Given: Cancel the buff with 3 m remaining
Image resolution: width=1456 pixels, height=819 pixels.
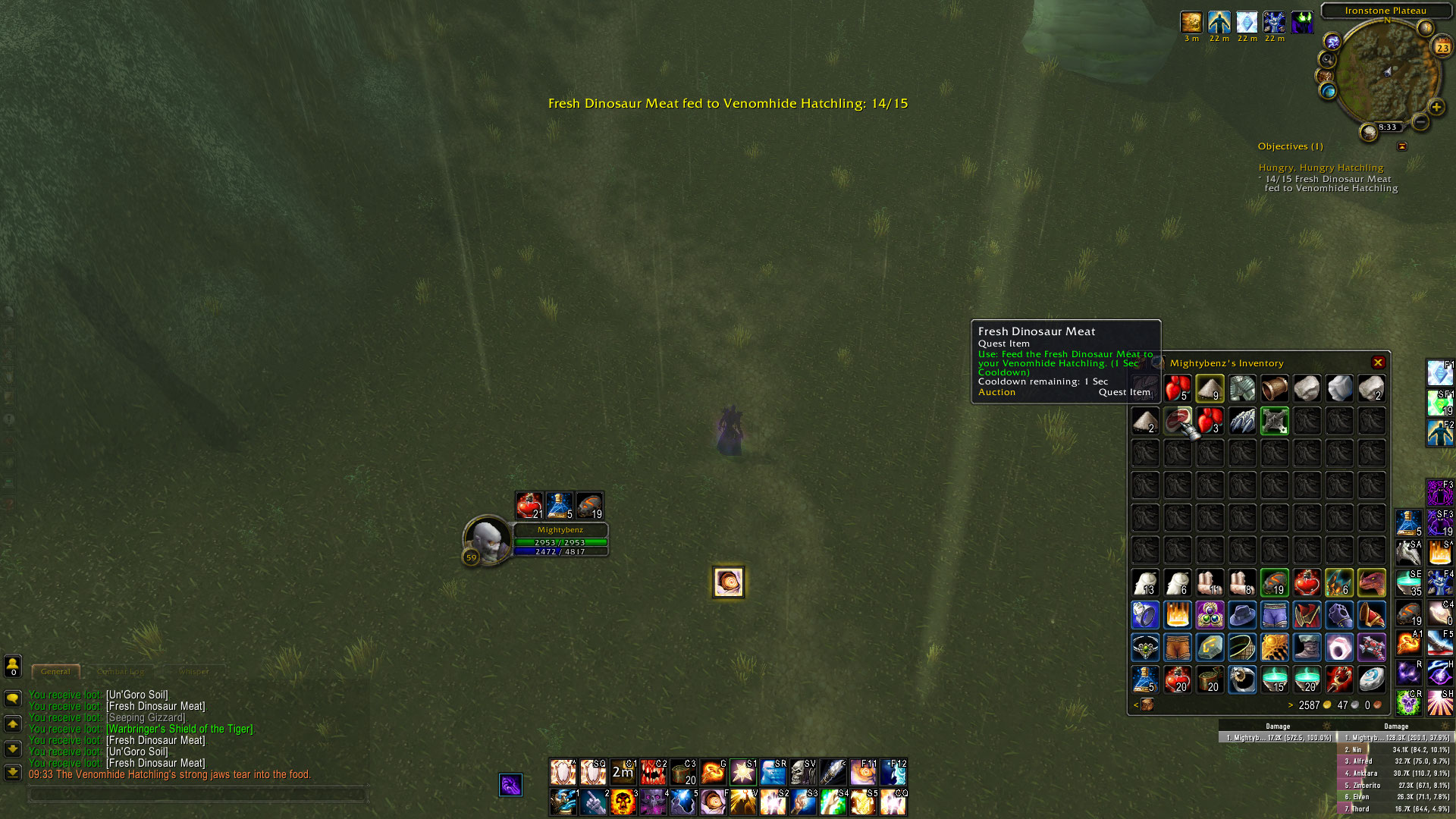Looking at the screenshot, I should [1191, 22].
